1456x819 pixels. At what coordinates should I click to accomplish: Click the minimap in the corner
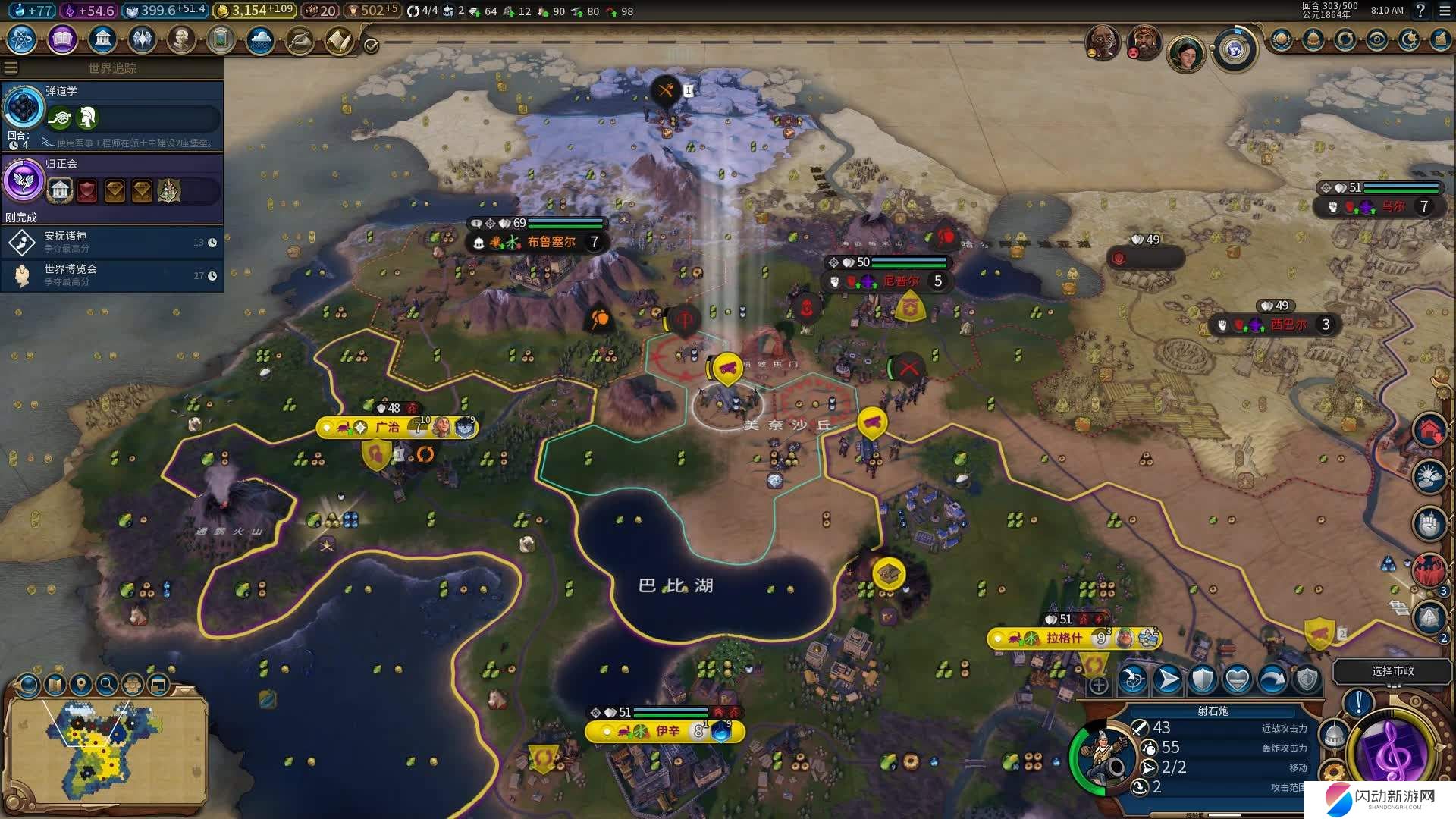pos(106,751)
